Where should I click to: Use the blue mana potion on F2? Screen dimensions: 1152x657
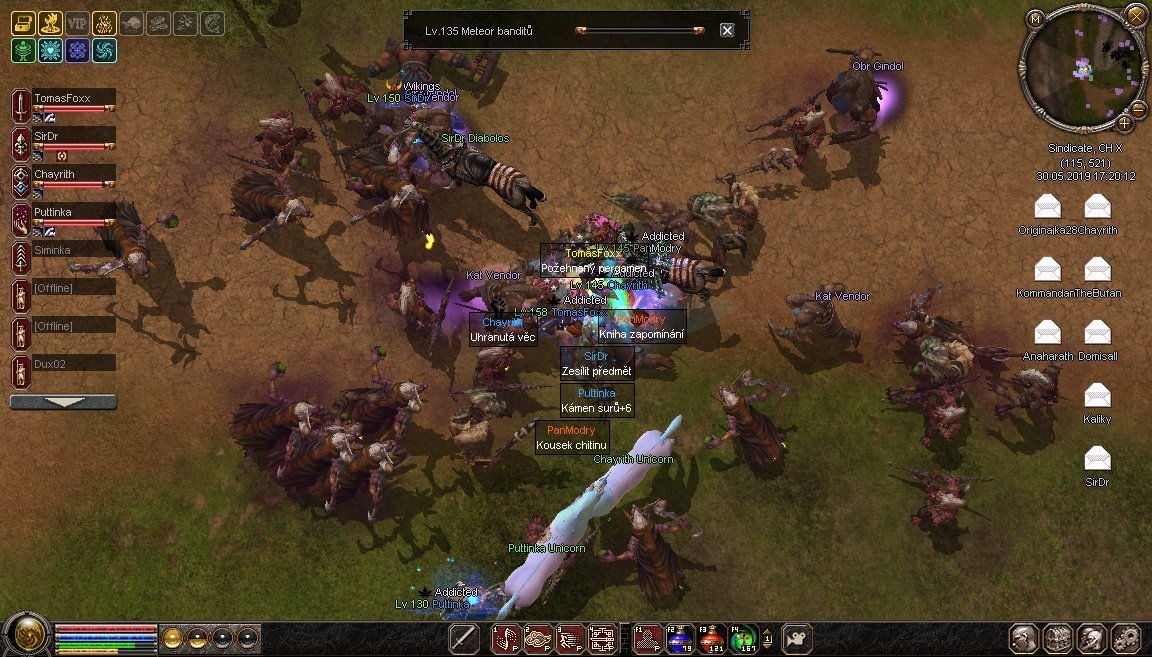[681, 637]
